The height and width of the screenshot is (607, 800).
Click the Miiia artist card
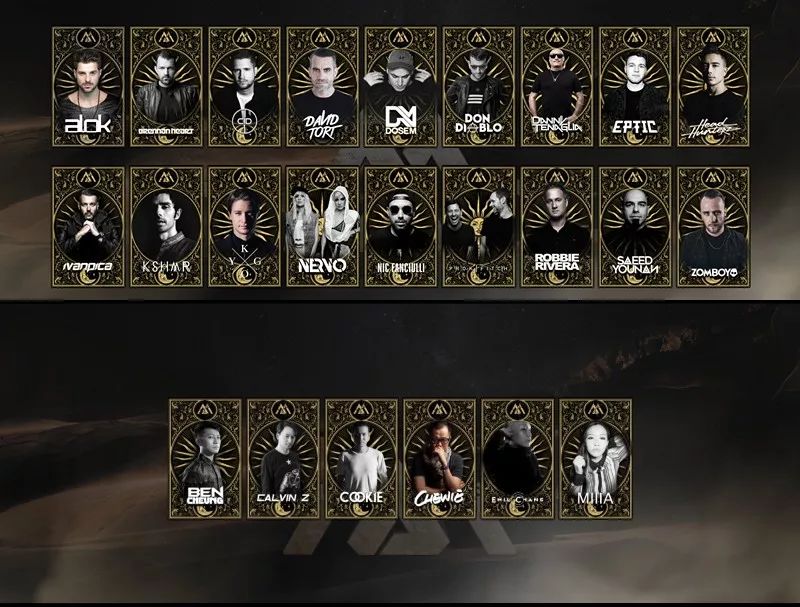(x=596, y=460)
